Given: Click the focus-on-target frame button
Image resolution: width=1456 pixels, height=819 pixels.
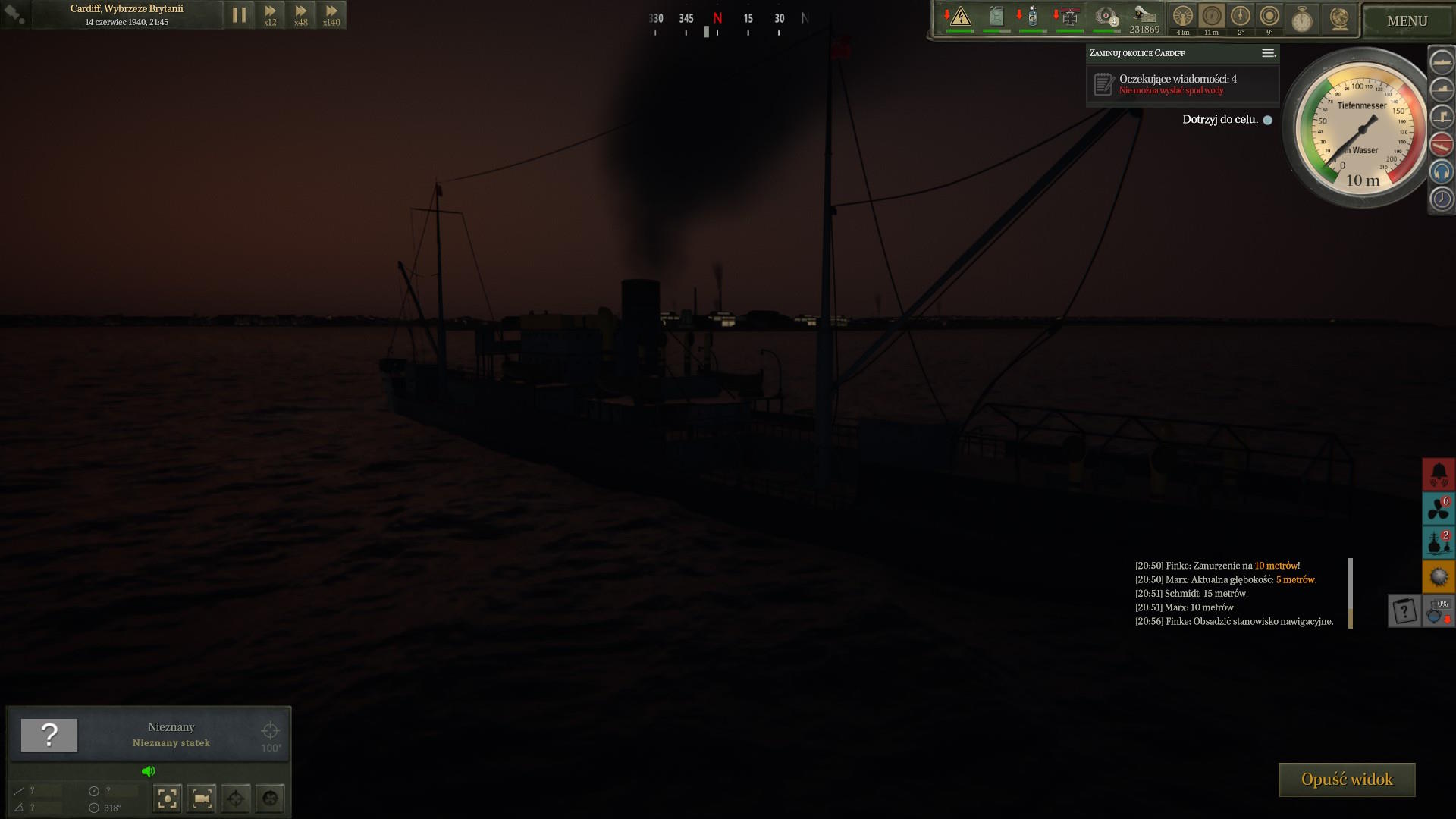Looking at the screenshot, I should click(x=168, y=798).
